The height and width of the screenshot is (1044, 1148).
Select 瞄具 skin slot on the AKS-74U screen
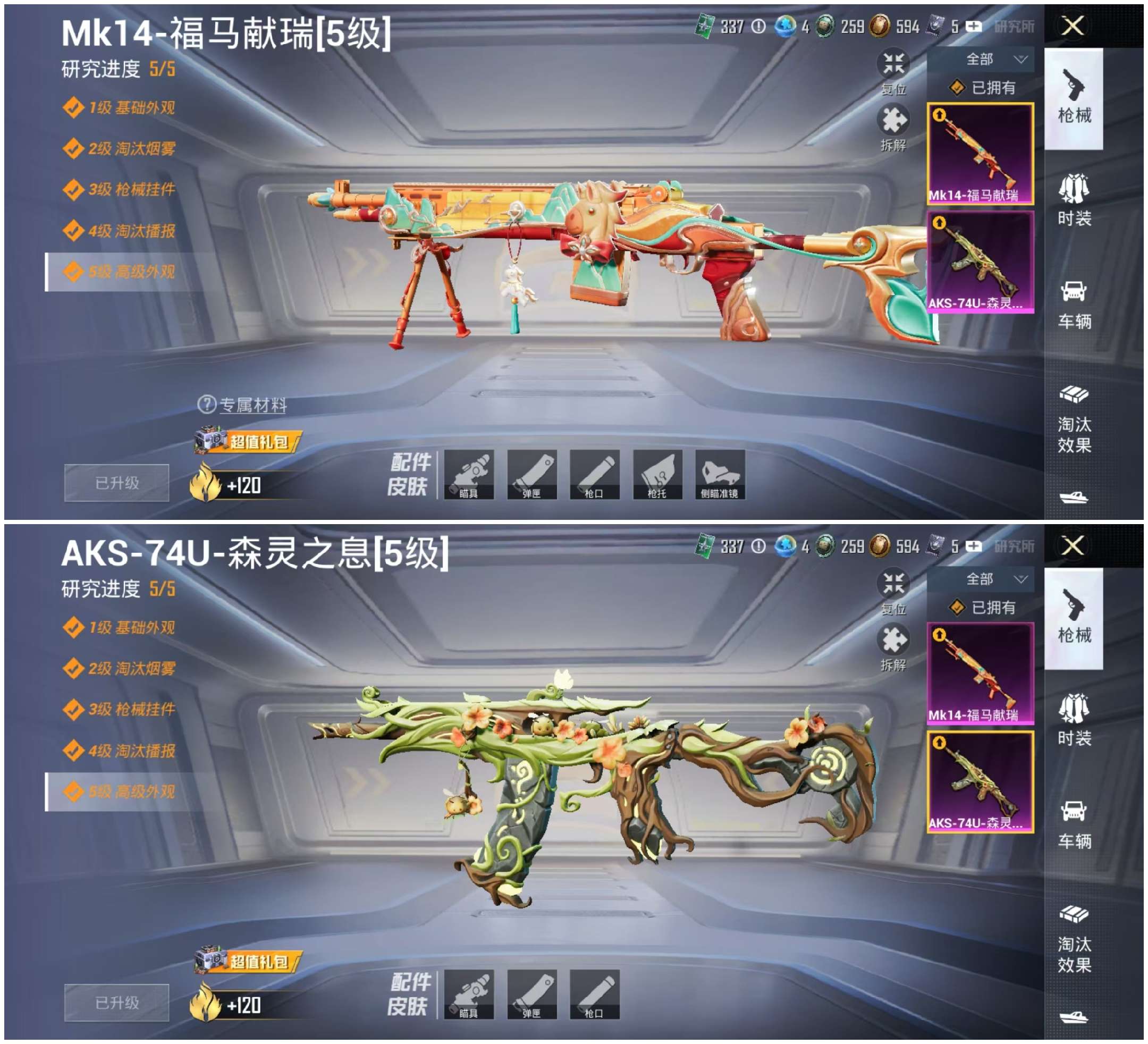coord(469,995)
